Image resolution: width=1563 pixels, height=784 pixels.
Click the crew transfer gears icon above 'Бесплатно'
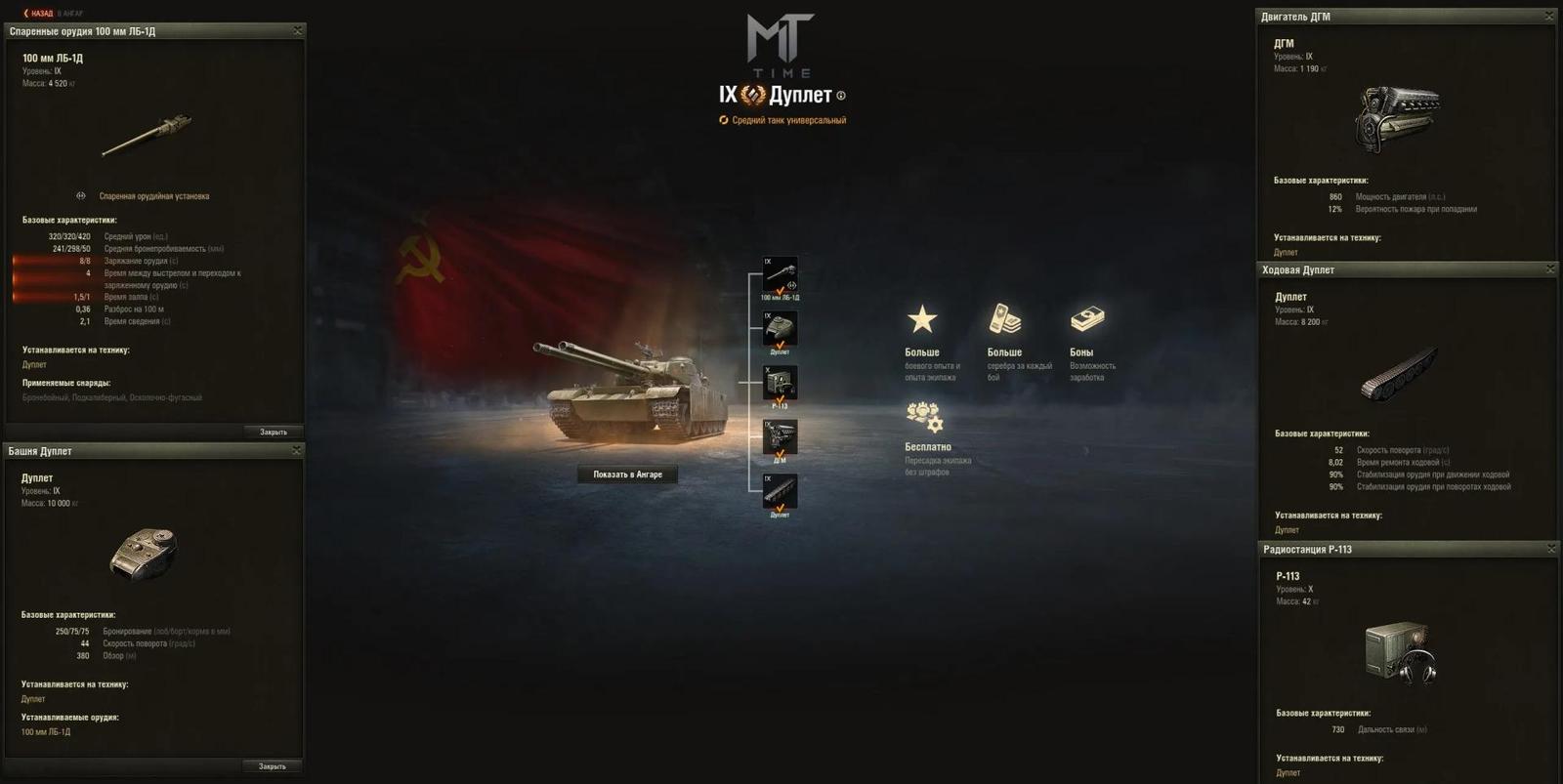(x=922, y=418)
